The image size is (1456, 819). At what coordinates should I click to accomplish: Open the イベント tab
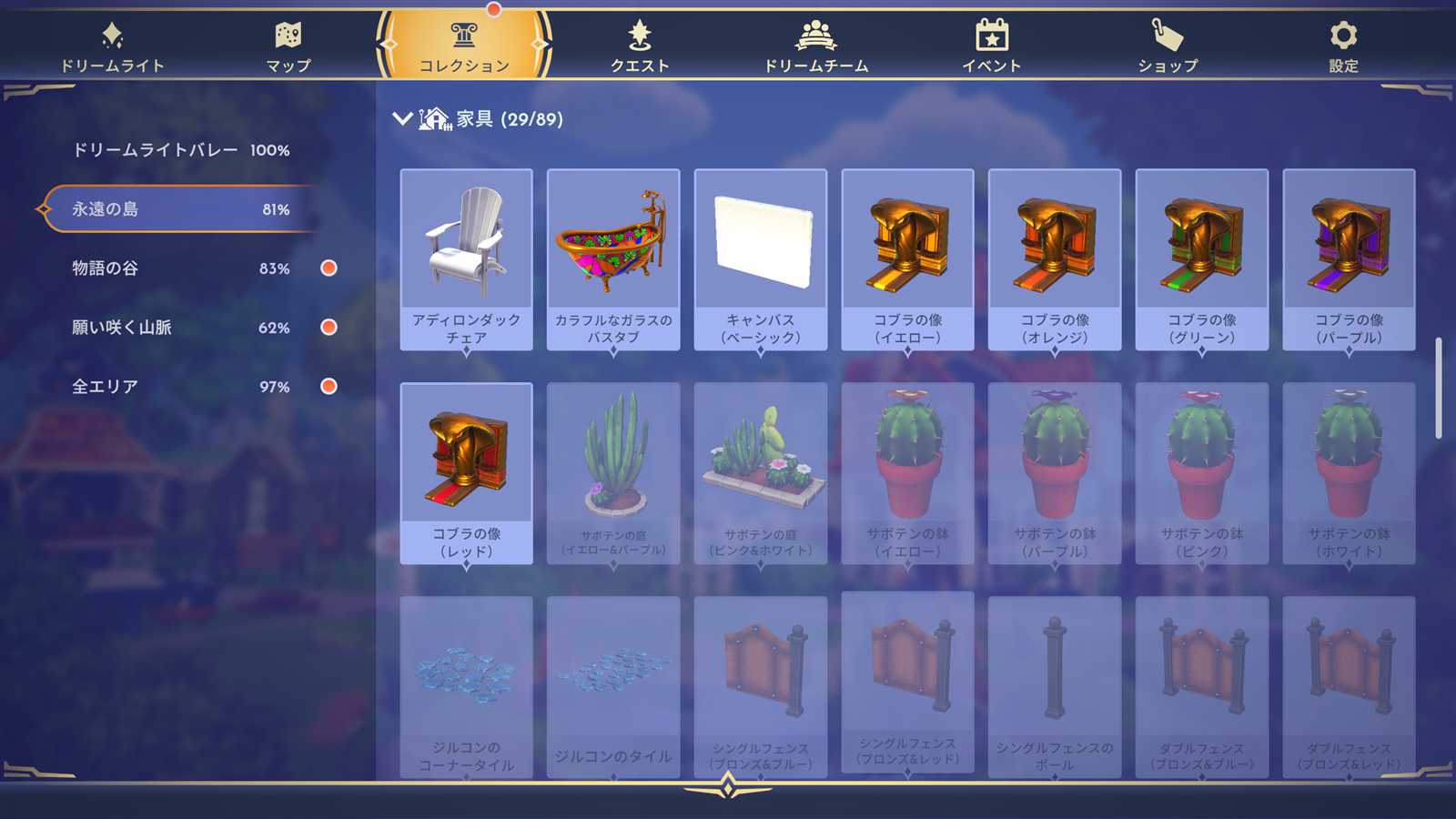pos(992,47)
